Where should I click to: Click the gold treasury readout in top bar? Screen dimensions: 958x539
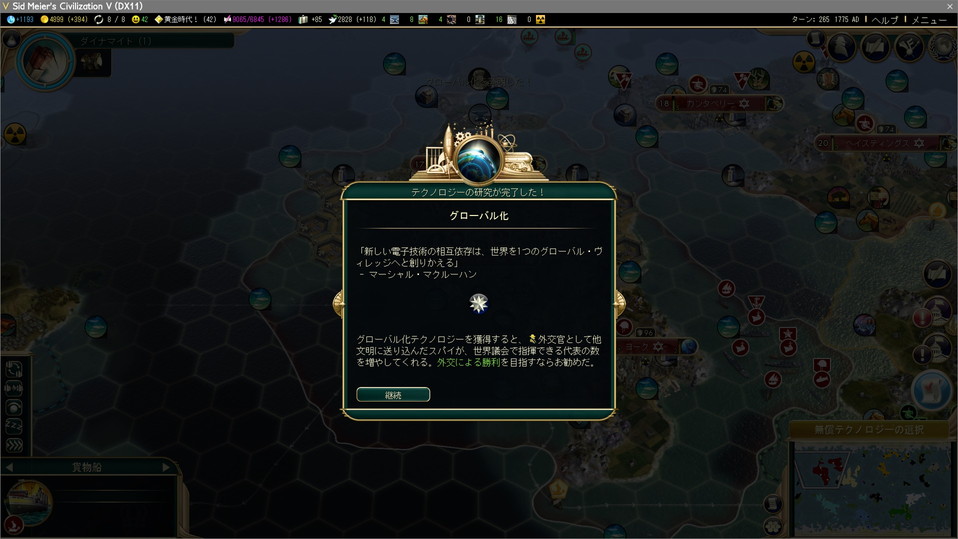coord(66,19)
